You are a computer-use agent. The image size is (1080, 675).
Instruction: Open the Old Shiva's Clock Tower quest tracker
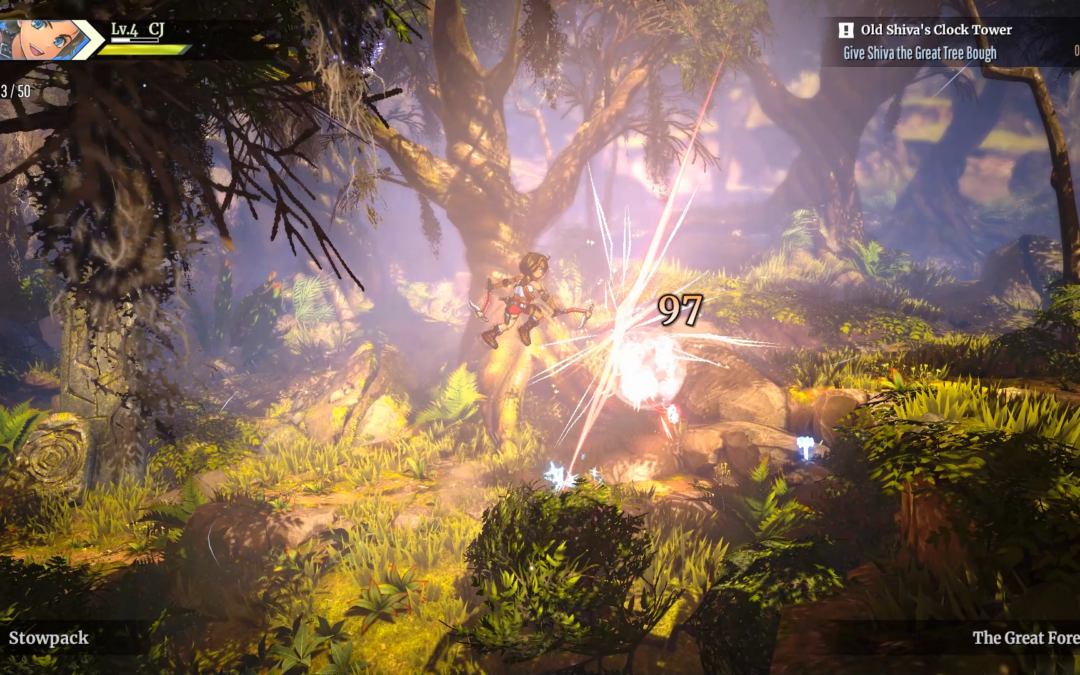[x=935, y=31]
